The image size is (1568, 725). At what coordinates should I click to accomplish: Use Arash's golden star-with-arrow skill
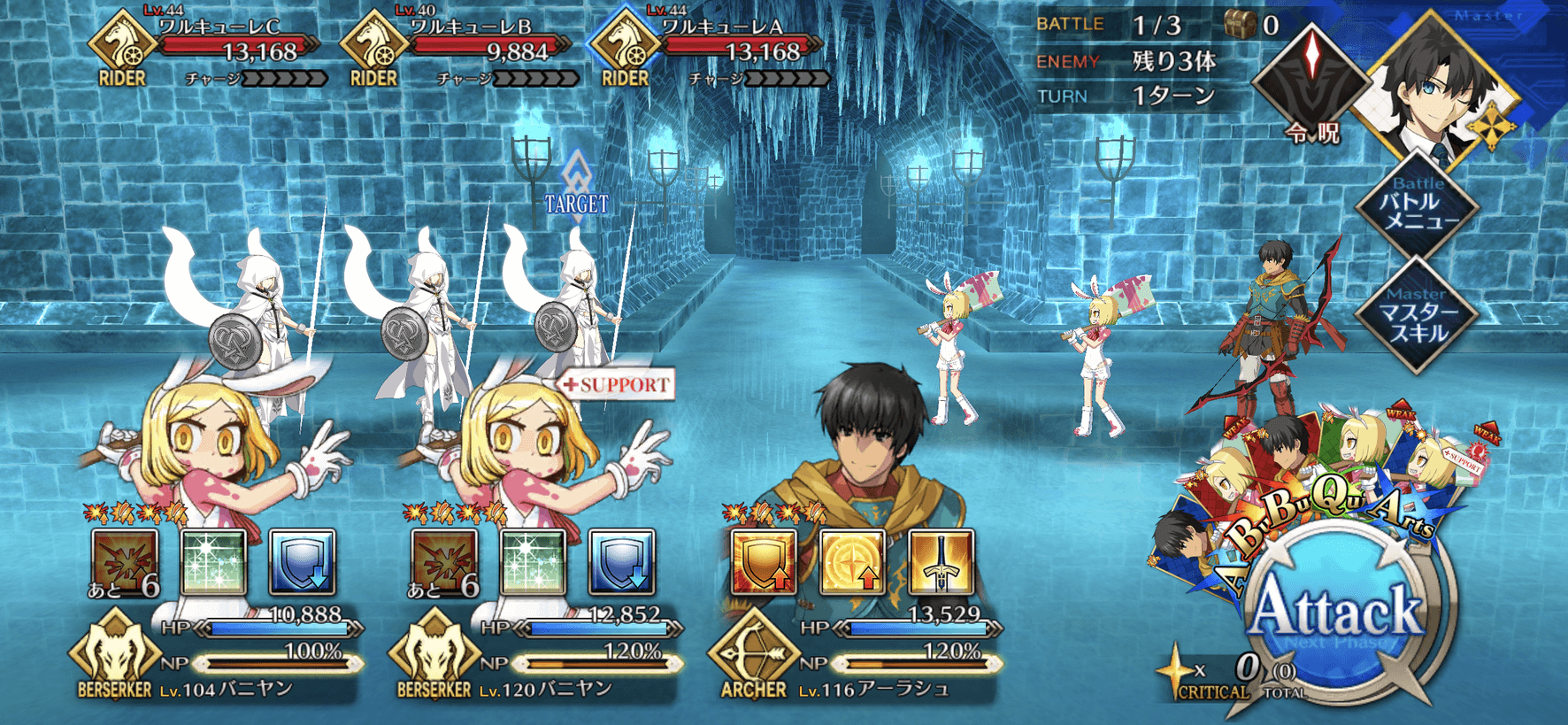[x=852, y=561]
